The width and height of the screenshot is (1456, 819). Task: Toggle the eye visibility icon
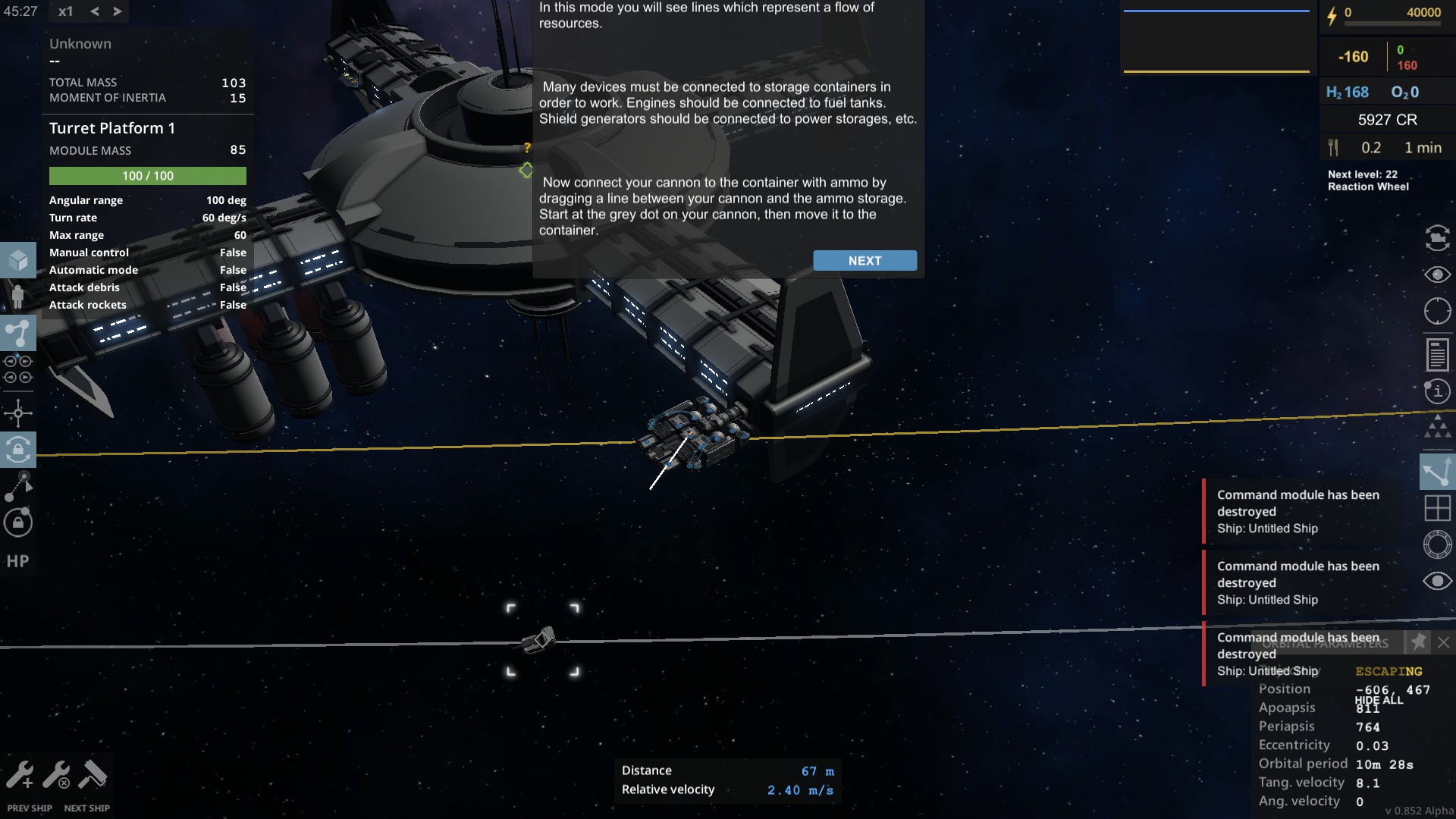coord(1437,275)
